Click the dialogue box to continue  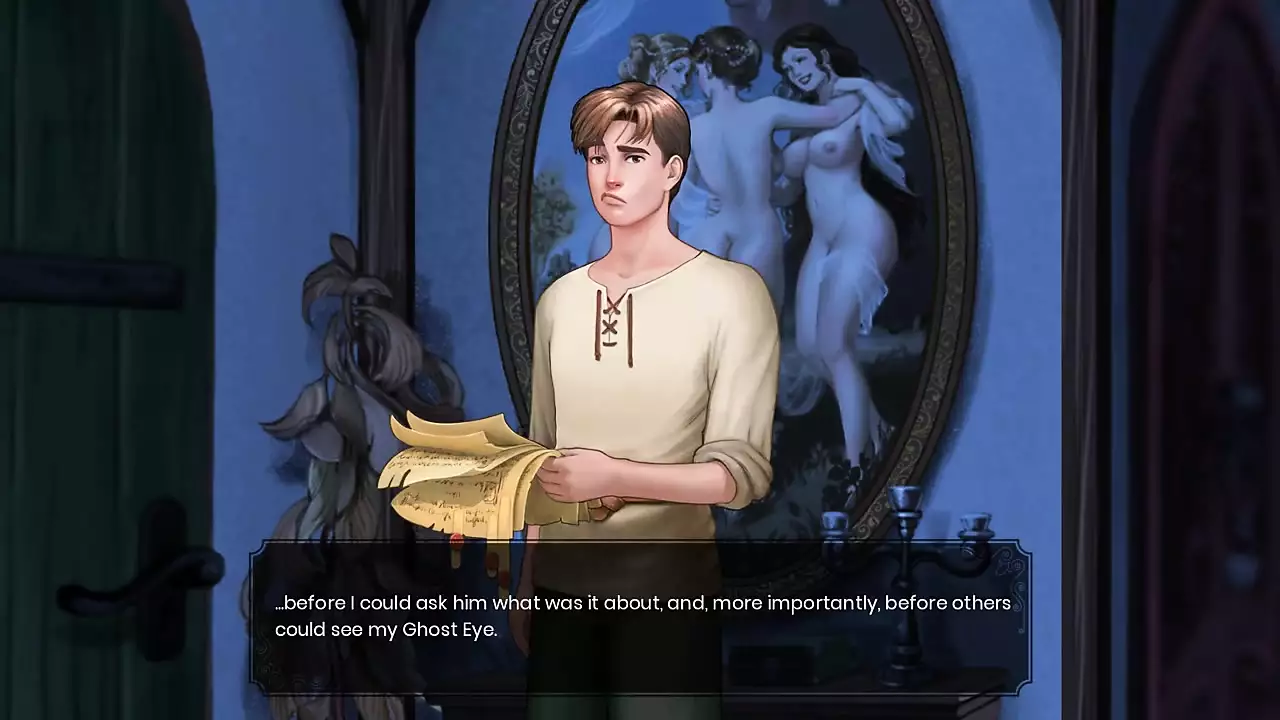click(x=640, y=617)
